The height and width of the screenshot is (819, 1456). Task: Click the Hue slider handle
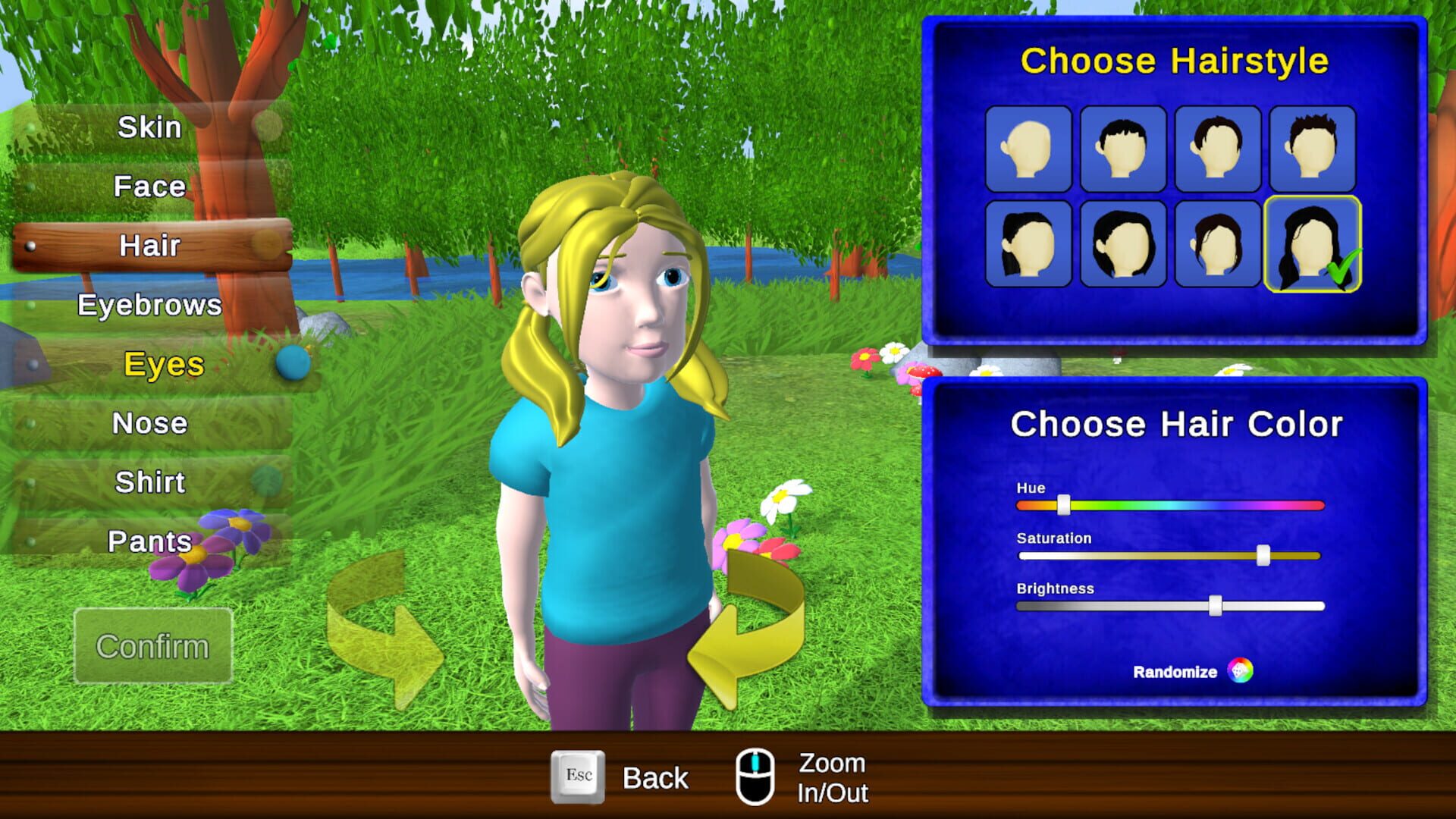1065,504
